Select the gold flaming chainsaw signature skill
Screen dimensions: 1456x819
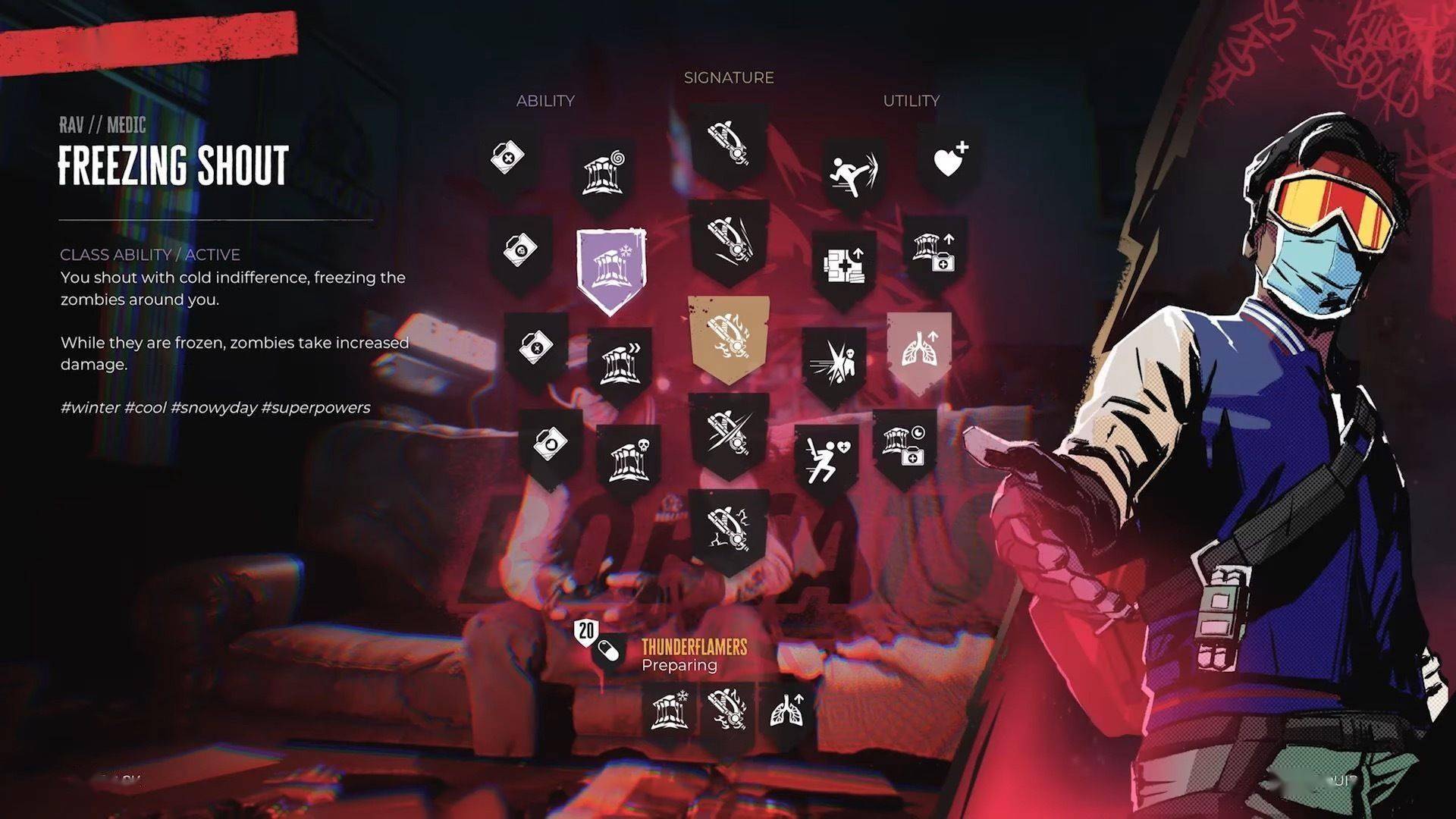[x=728, y=337]
